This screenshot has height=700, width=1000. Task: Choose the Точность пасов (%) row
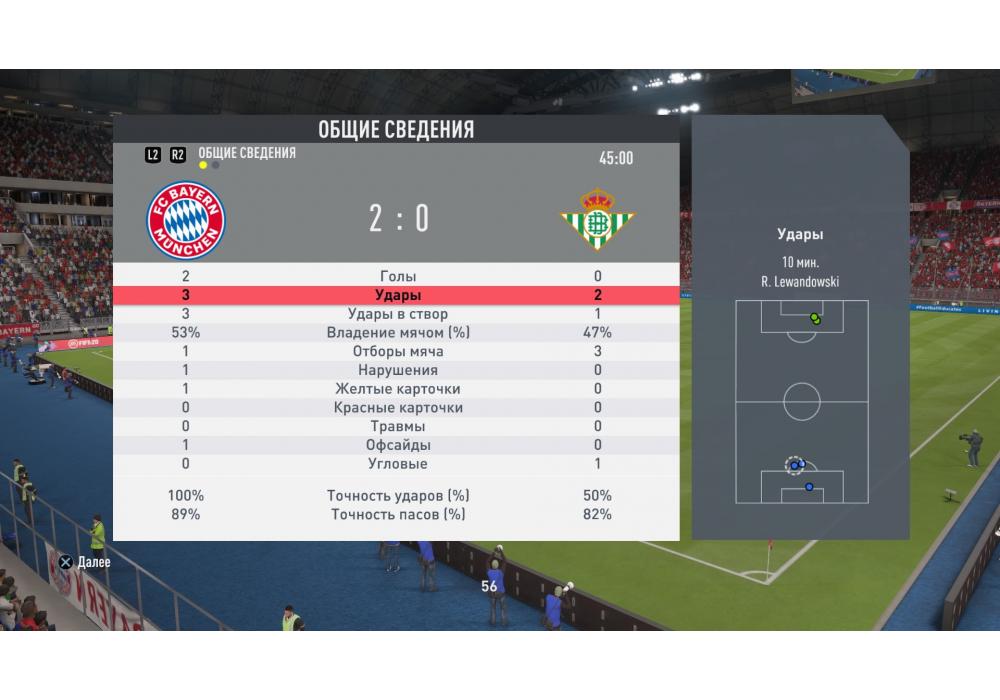(x=398, y=515)
